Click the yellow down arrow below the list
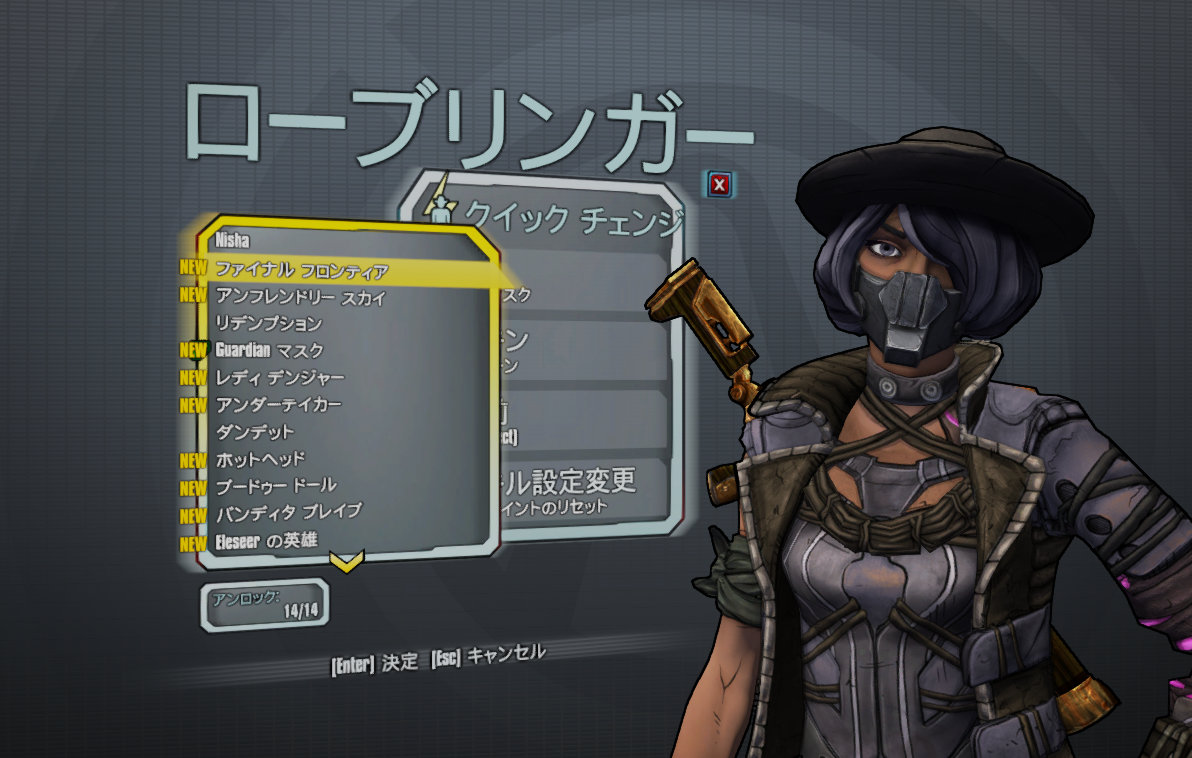Screen dimensions: 1192x758 click(346, 562)
